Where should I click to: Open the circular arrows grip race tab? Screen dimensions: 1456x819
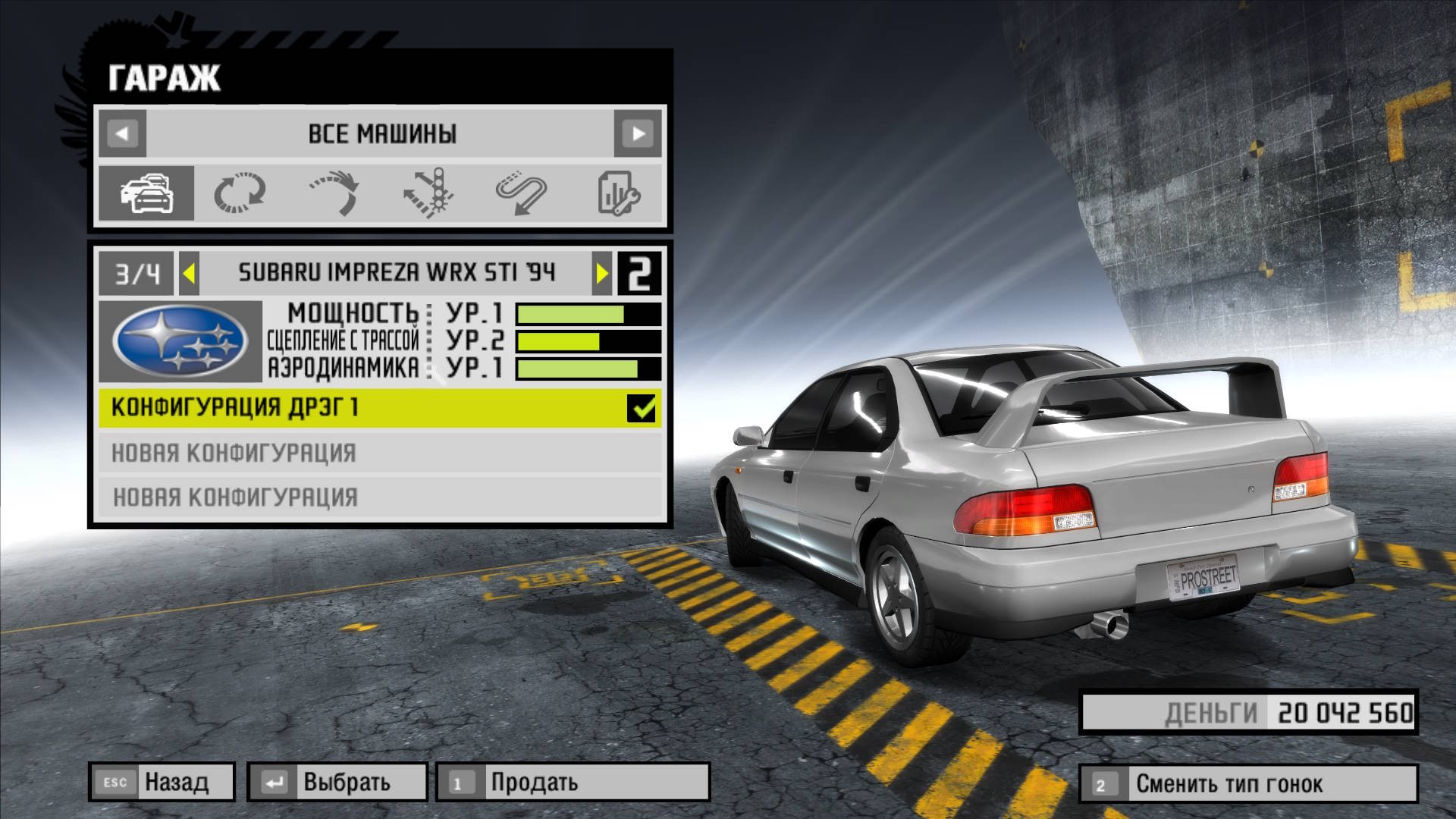pos(240,193)
